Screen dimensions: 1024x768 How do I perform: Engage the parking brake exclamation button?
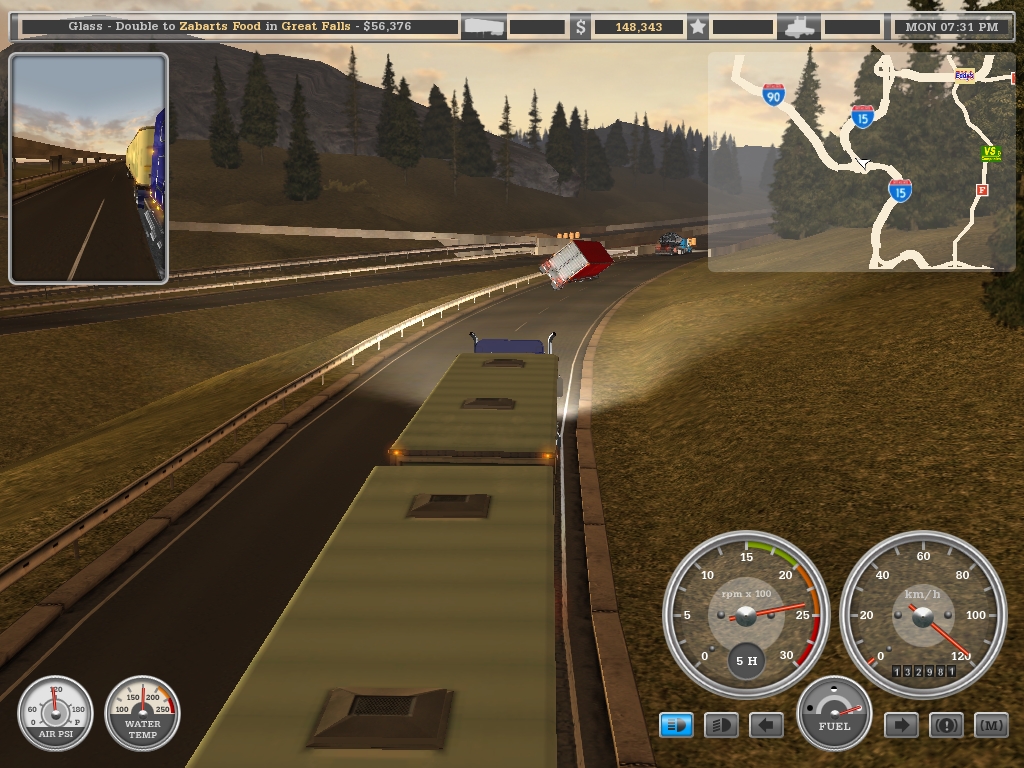pyautogui.click(x=946, y=725)
